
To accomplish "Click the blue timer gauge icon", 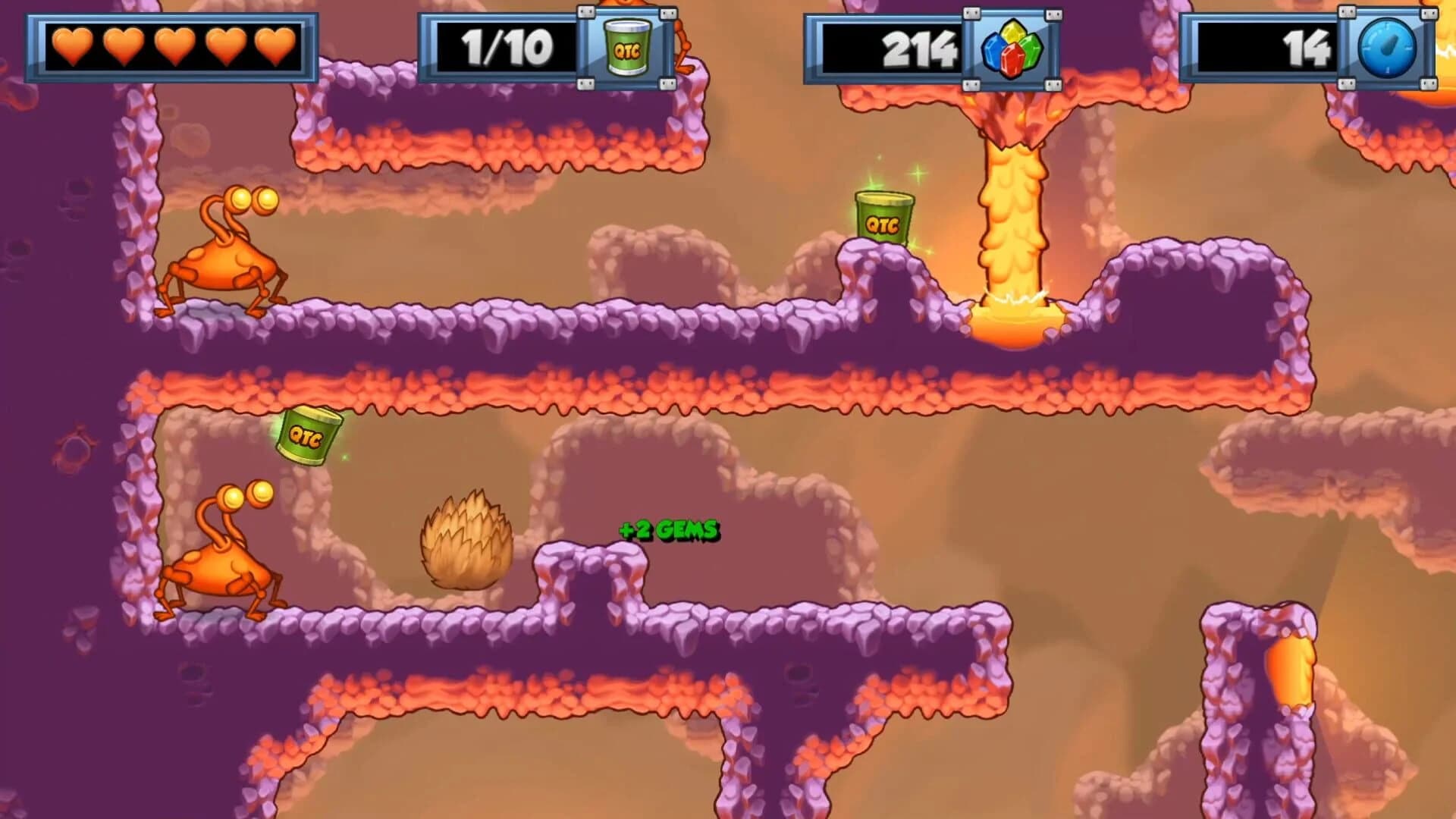I will pyautogui.click(x=1389, y=48).
